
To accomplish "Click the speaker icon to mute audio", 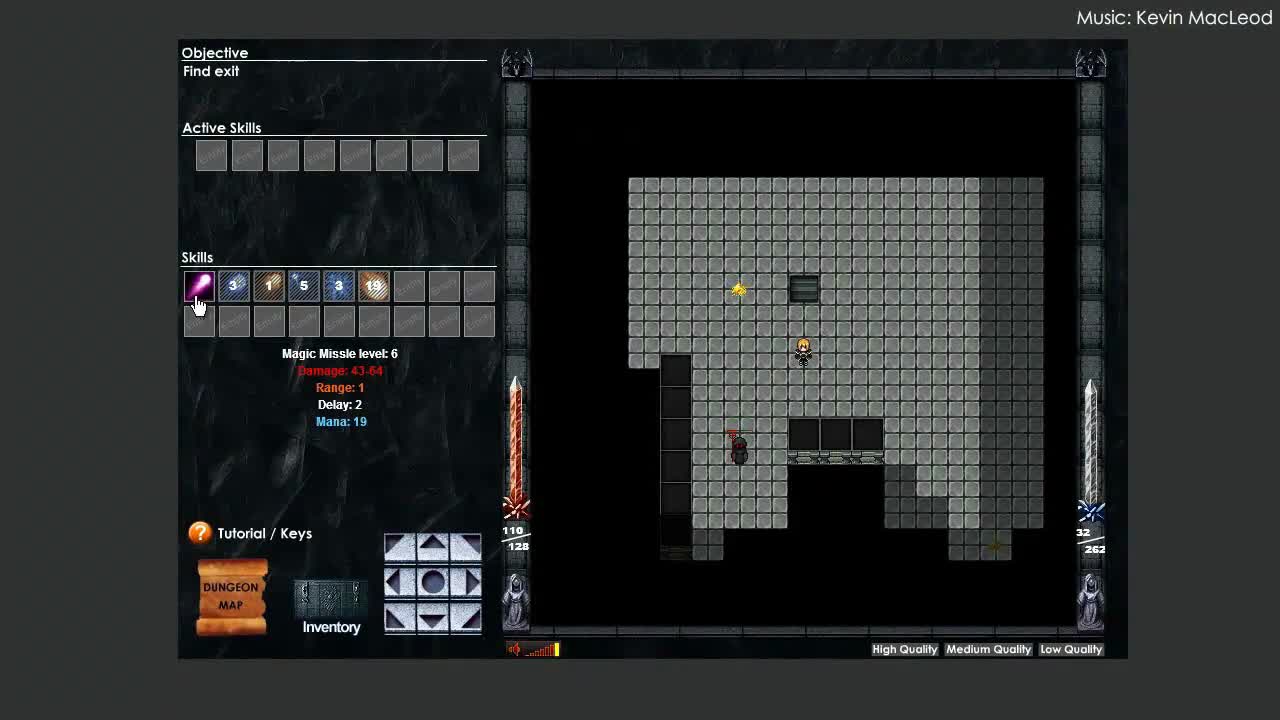I will point(512,648).
